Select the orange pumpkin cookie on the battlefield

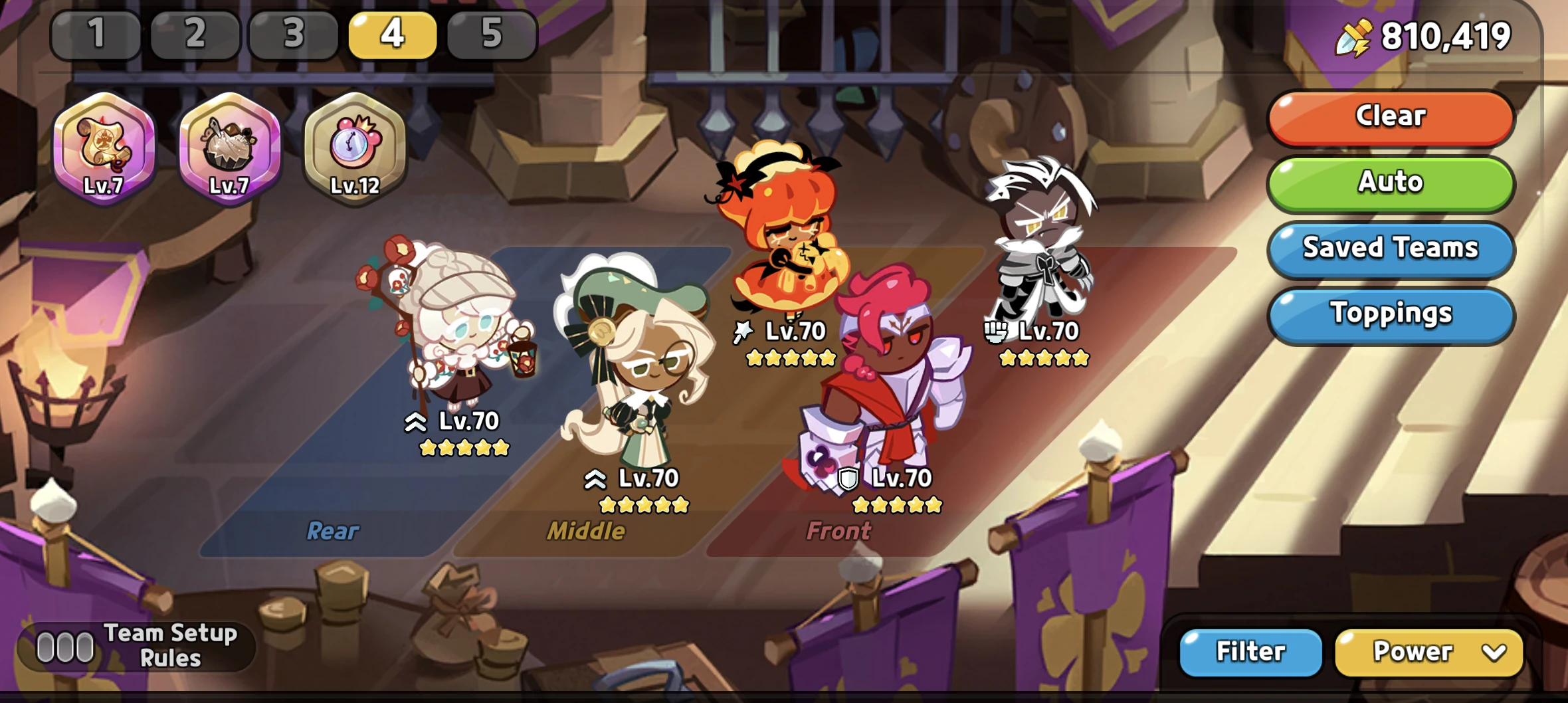coord(784,233)
